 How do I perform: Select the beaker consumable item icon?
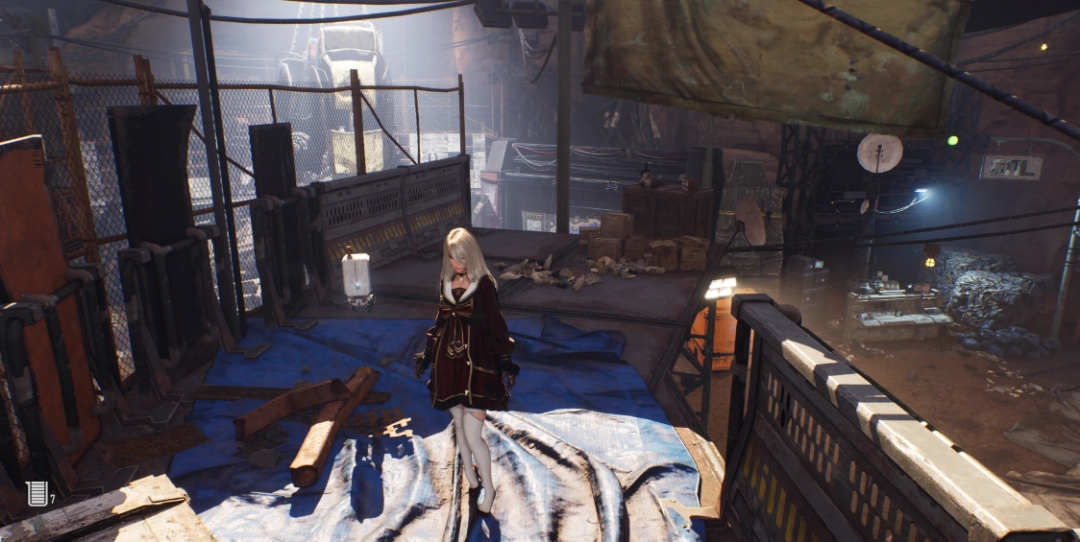(36, 493)
